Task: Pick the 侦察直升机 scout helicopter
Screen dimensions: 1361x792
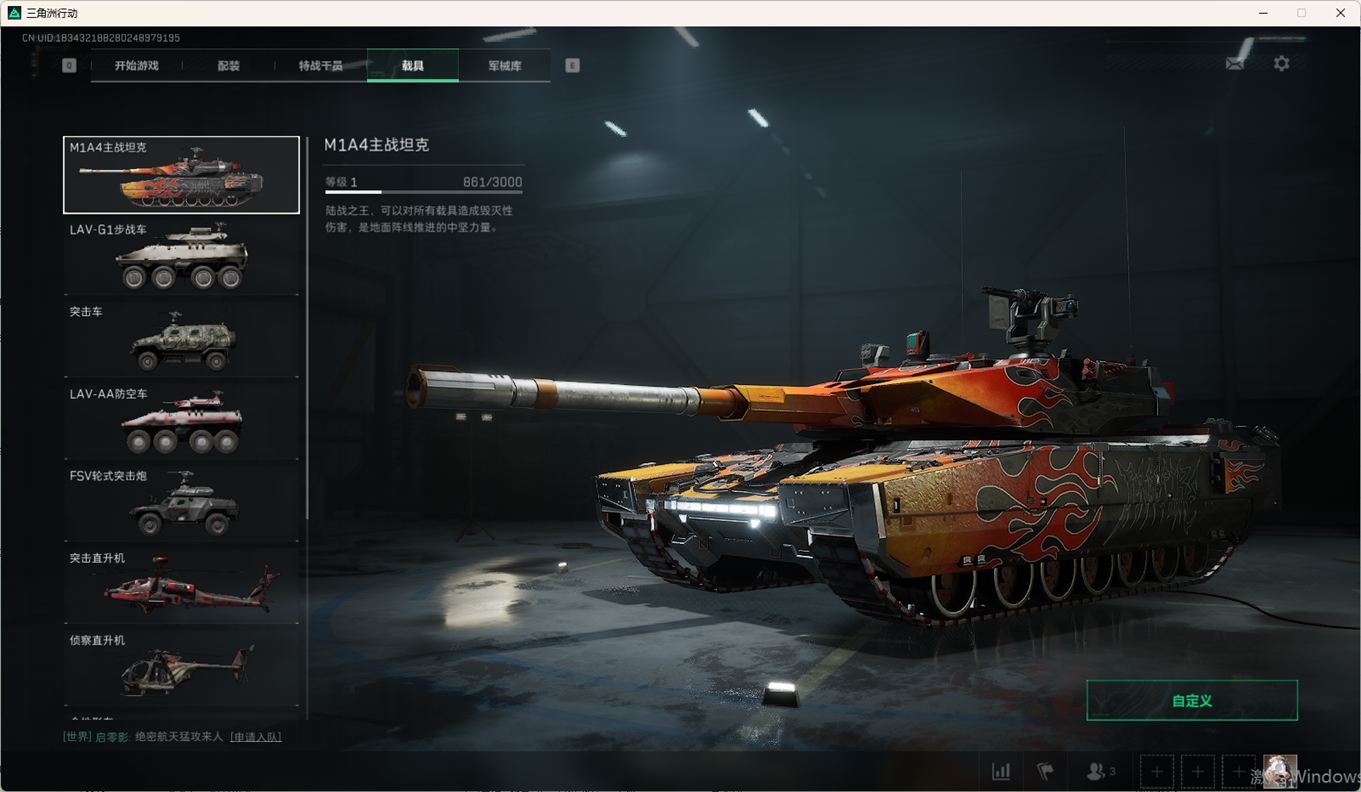Action: pyautogui.click(x=181, y=667)
